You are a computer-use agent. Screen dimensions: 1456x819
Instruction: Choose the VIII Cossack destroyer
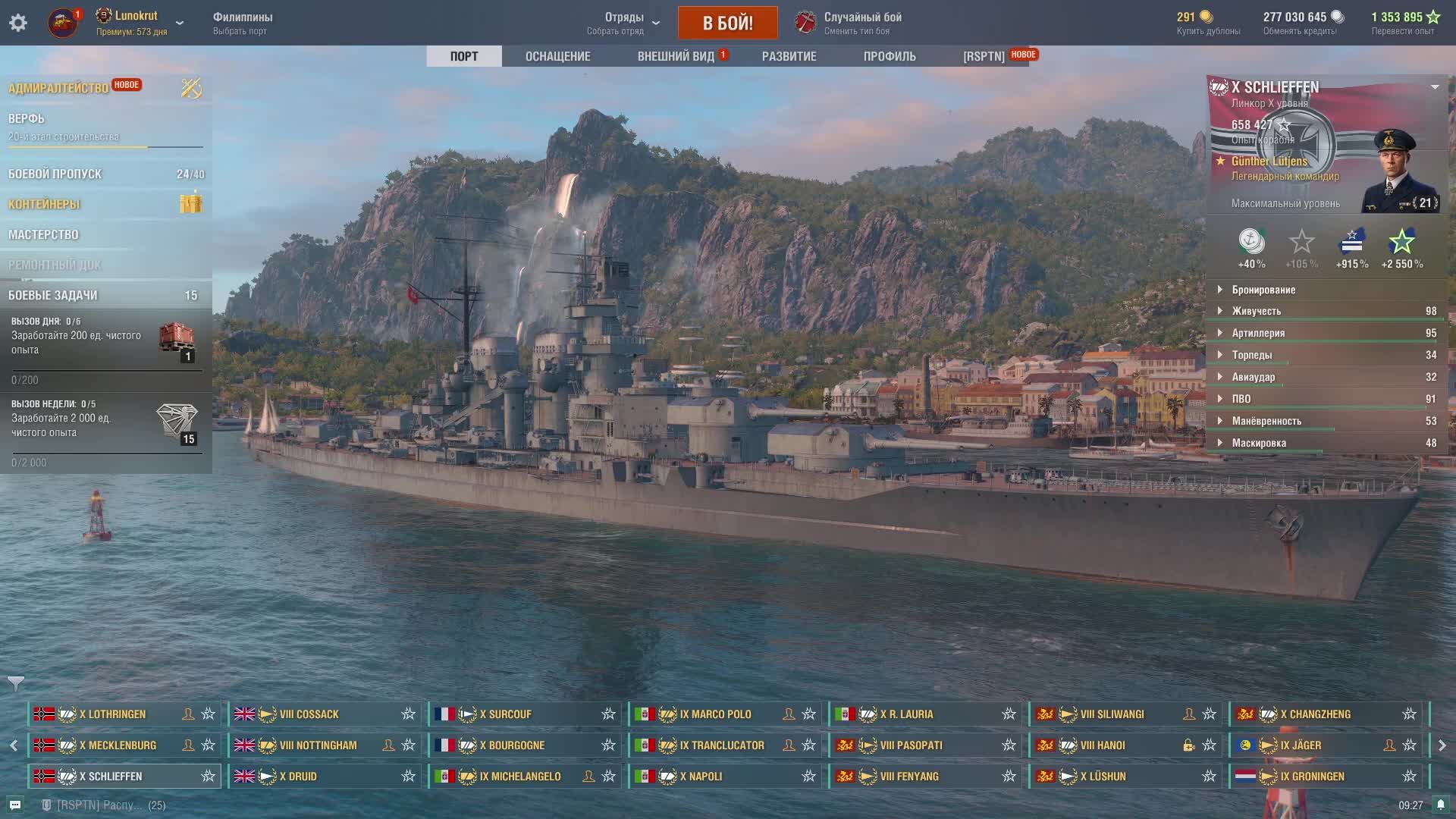[x=309, y=714]
